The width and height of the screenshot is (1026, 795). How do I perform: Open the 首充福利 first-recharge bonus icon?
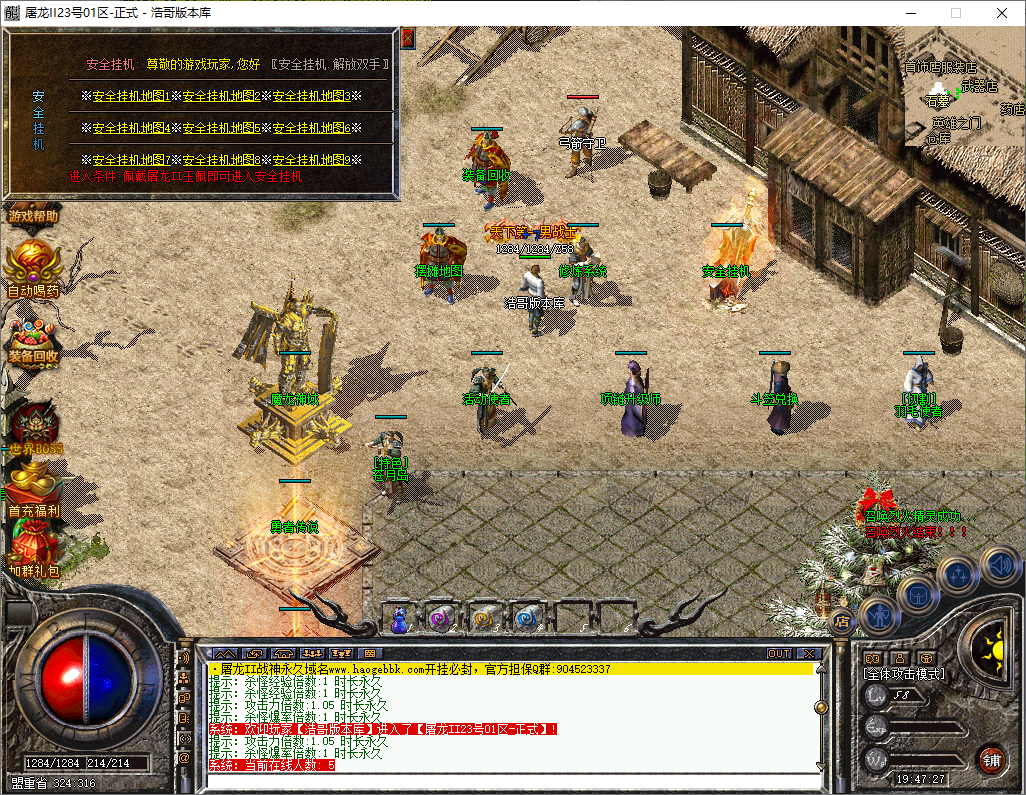(33, 488)
